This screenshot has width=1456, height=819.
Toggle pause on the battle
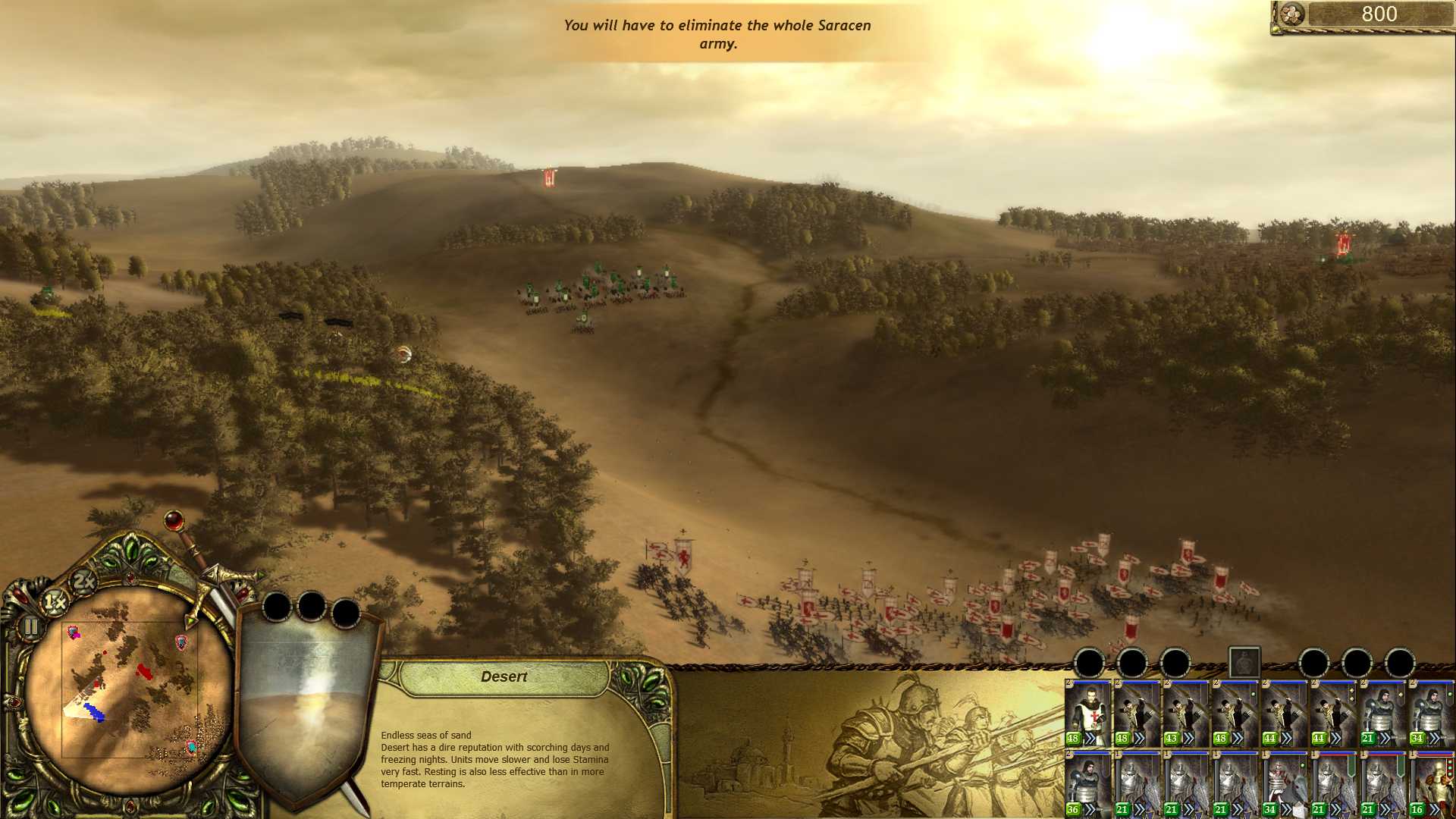coord(31,626)
